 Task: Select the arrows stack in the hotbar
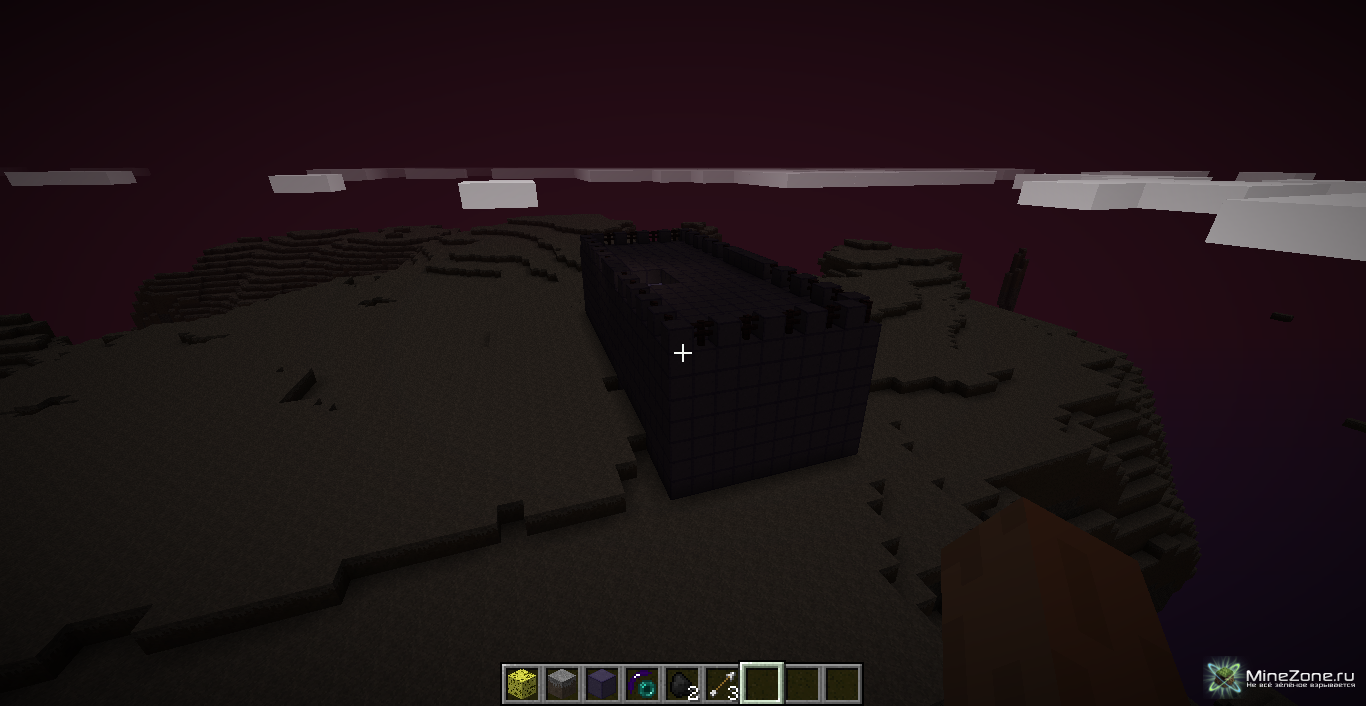[x=721, y=684]
